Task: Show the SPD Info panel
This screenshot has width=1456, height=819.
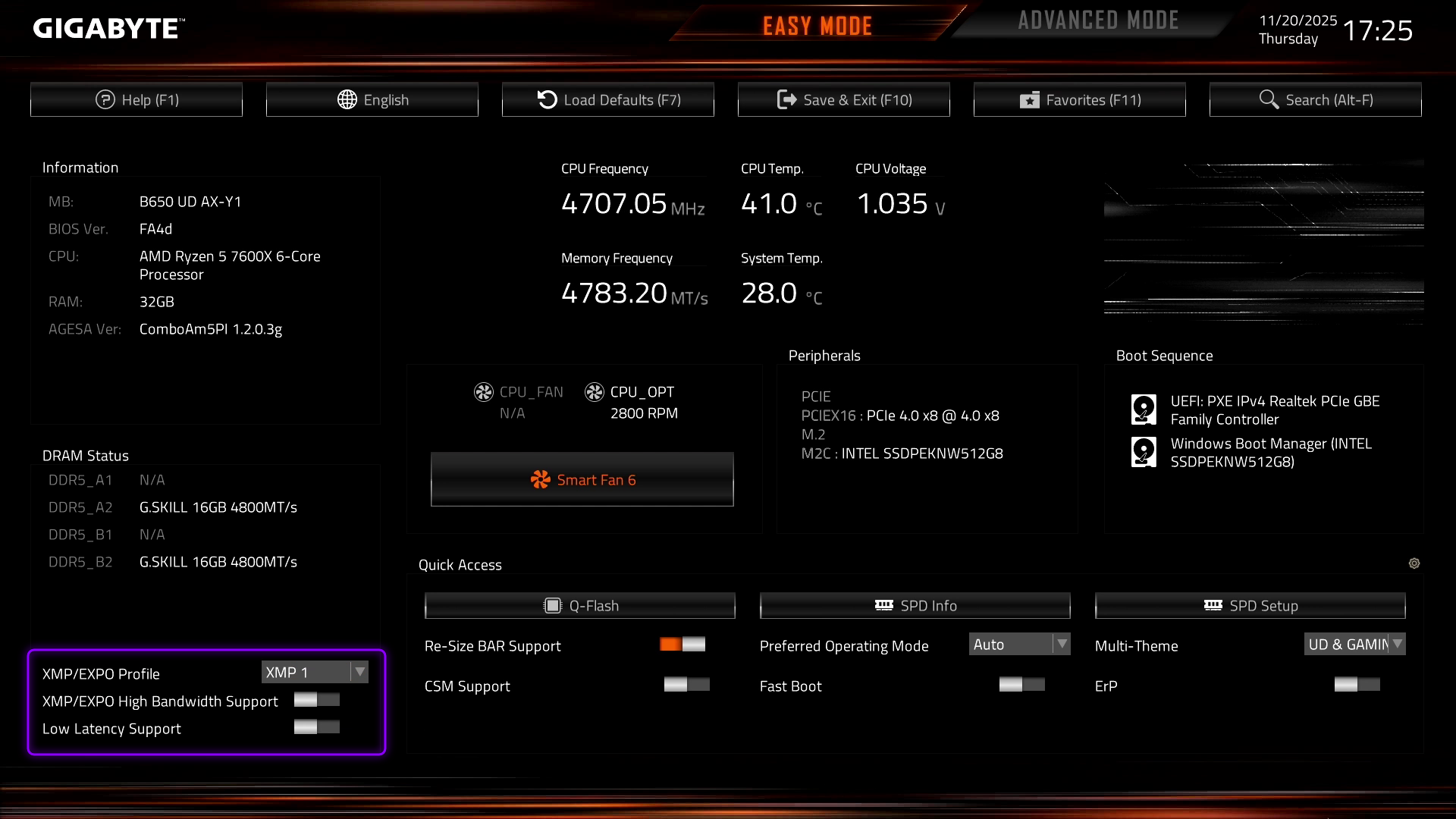Action: 915,605
